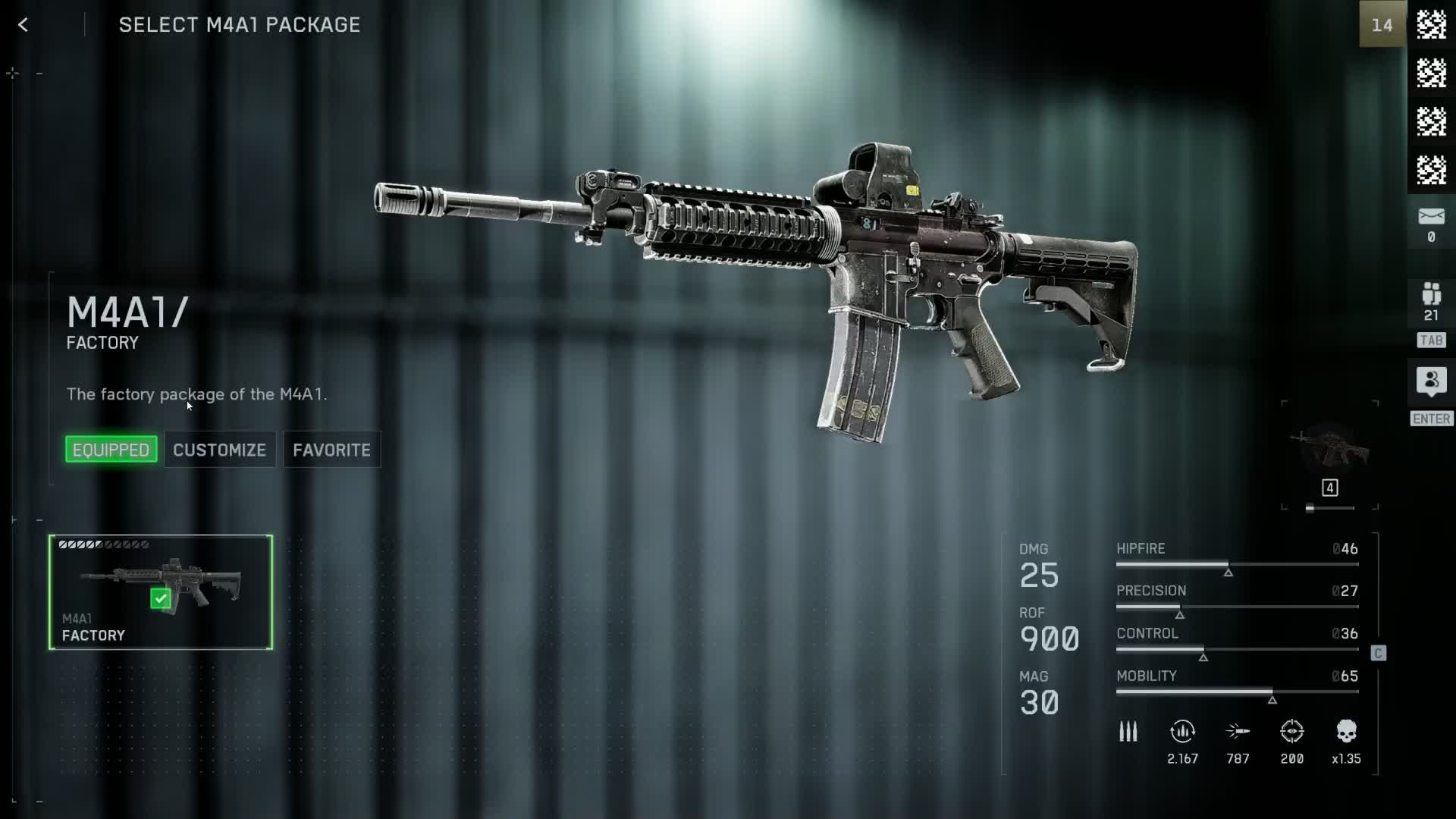Screen dimensions: 1456x819
Task: Go back using the top-left arrow
Action: [x=24, y=25]
